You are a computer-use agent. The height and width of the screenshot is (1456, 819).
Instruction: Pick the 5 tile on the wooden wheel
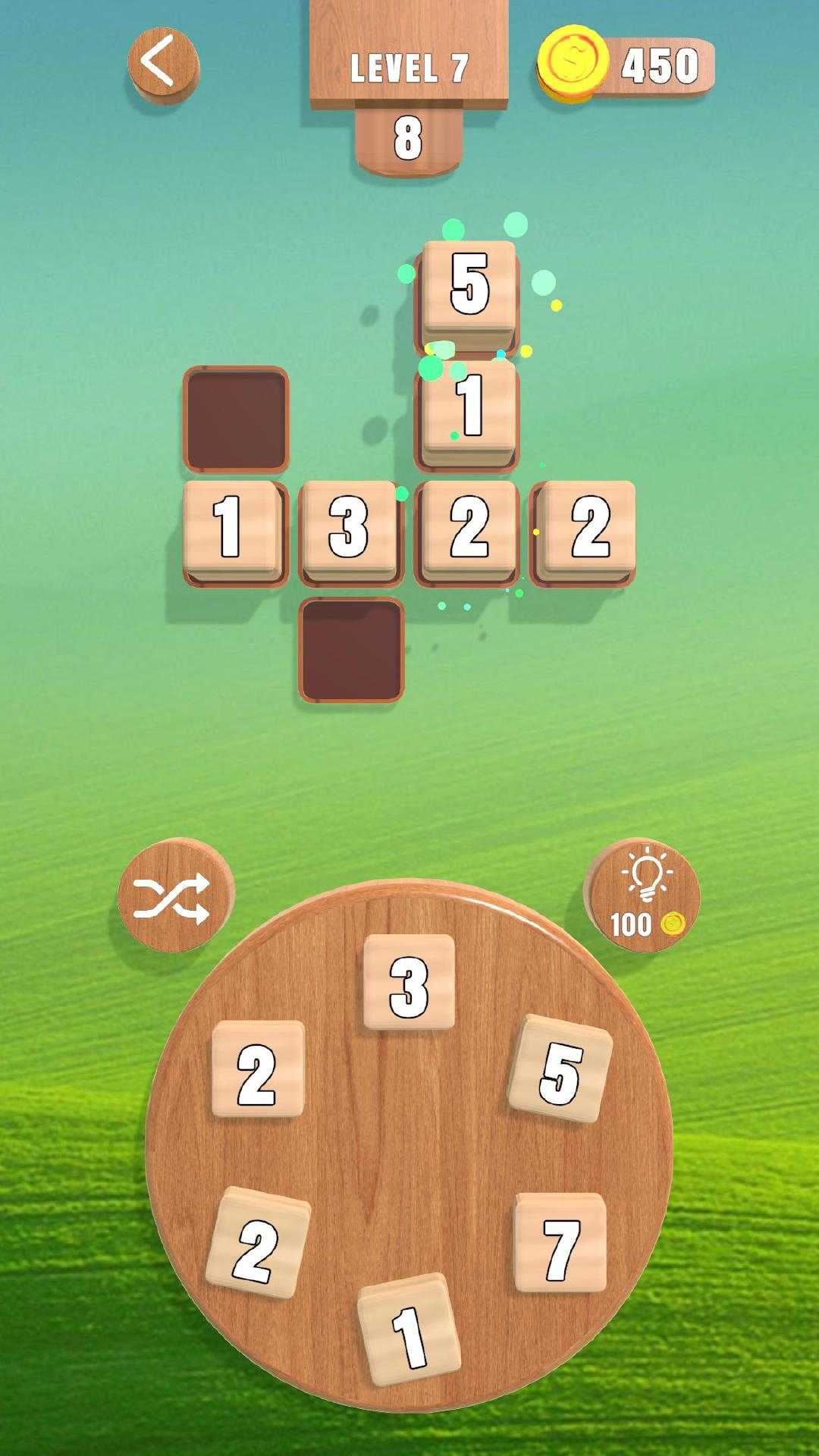(560, 1069)
